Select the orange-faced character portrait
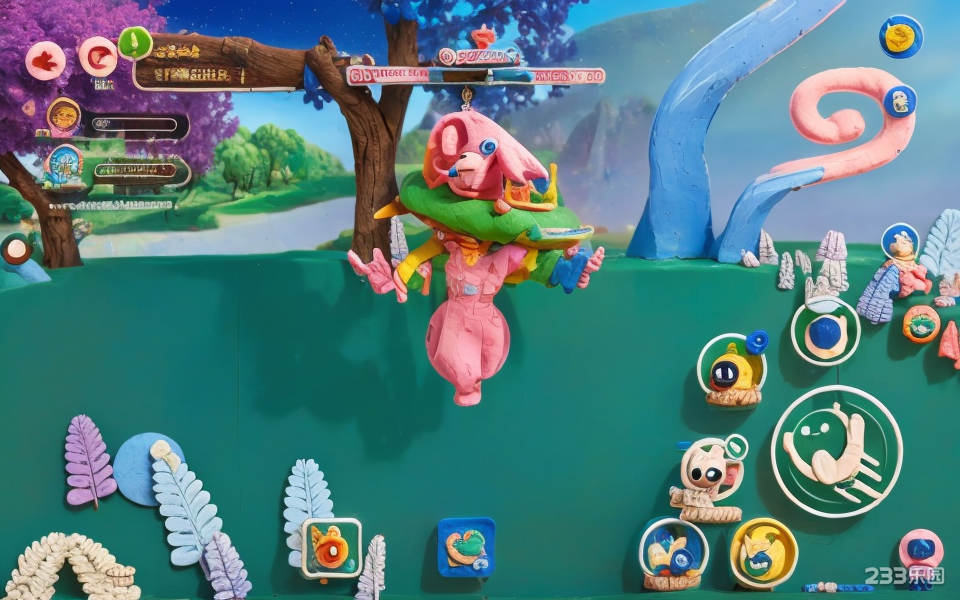Viewport: 960px width, 600px height. pos(64,117)
